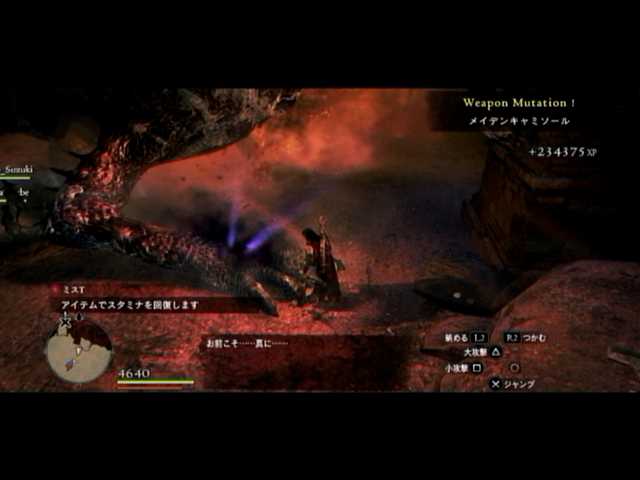Click the circular minimap
This screenshot has height=480, width=640.
(78, 351)
